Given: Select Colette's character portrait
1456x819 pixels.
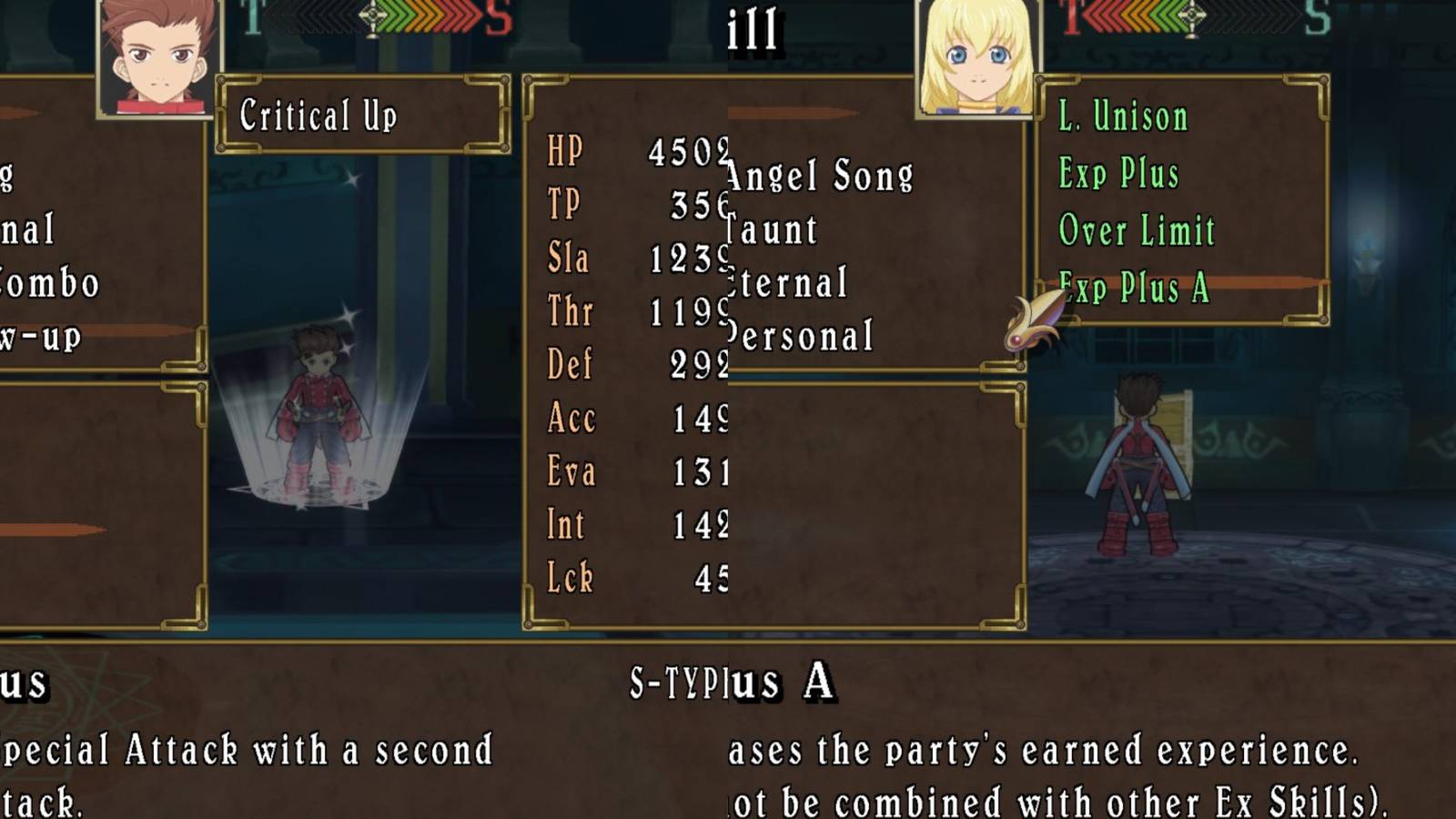Looking at the screenshot, I should pyautogui.click(x=978, y=59).
